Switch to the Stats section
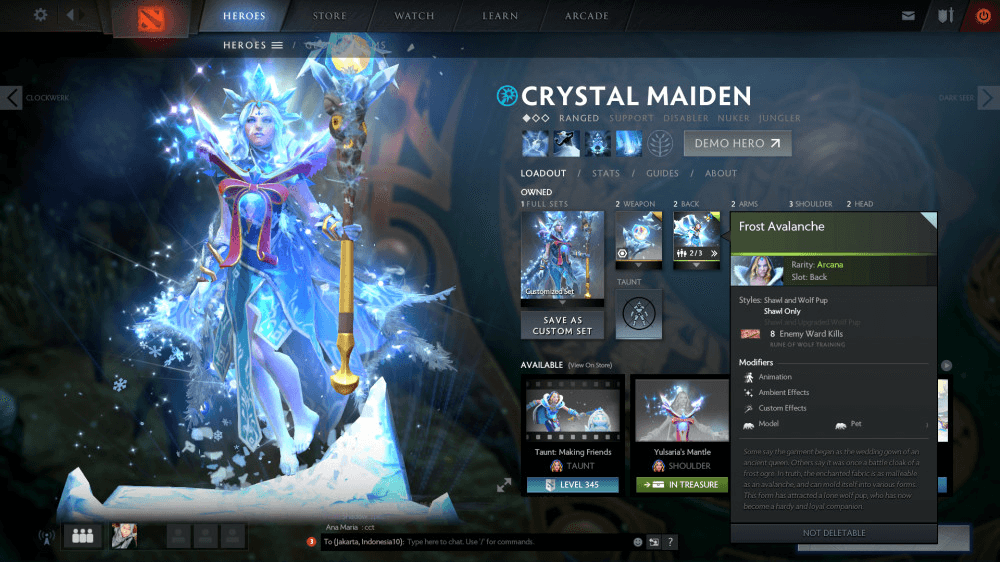The image size is (1000, 562). pos(606,173)
